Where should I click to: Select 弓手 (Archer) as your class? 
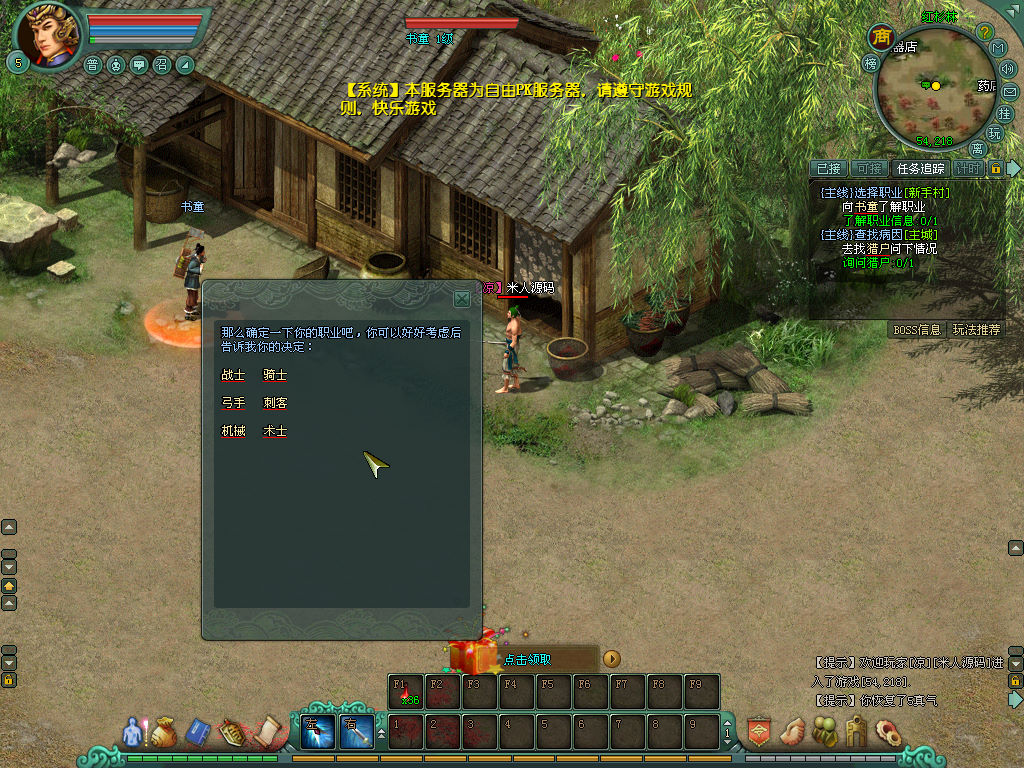click(233, 403)
